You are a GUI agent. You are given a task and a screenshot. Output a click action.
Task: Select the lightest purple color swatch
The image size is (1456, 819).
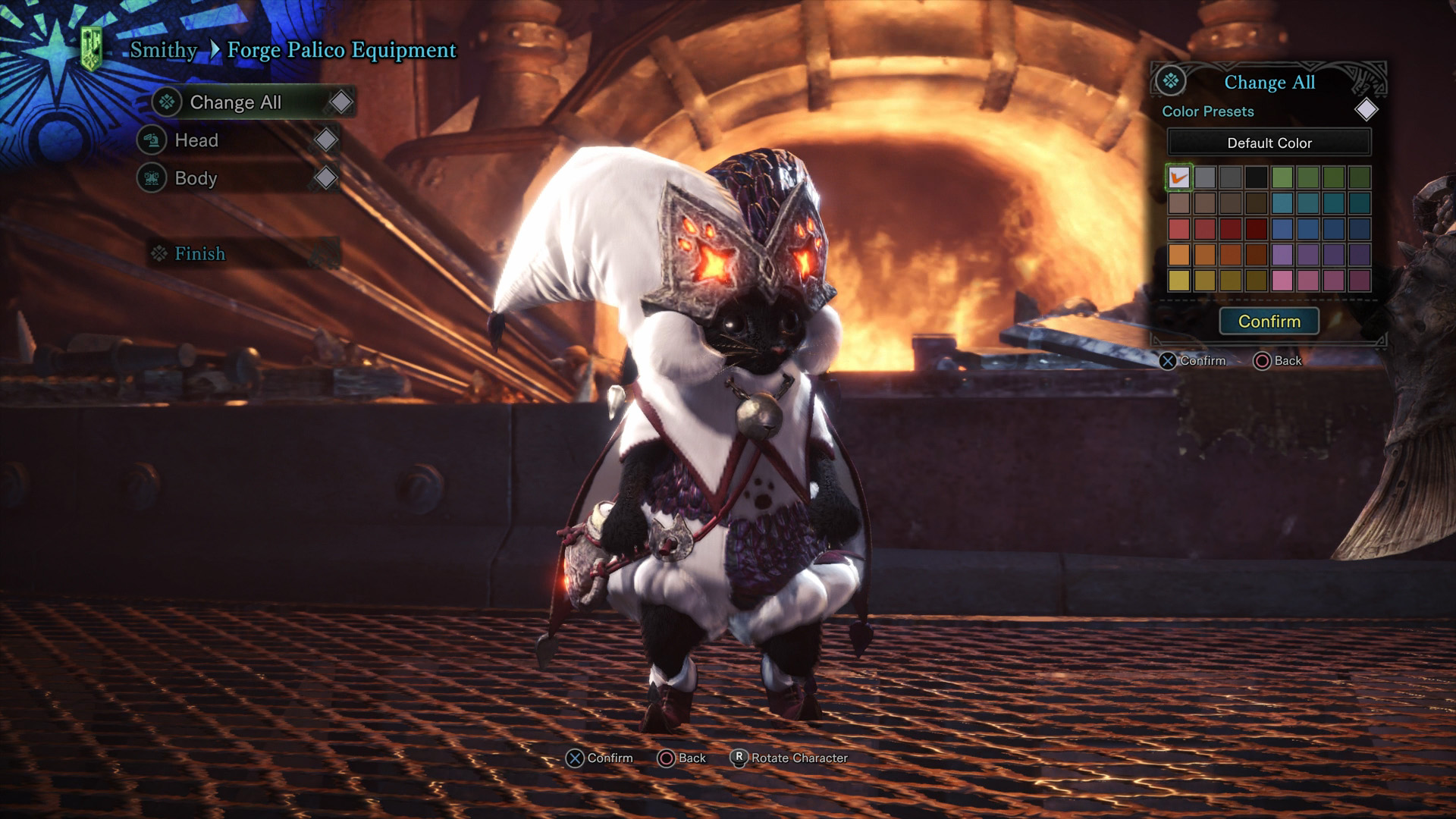coord(1282,255)
